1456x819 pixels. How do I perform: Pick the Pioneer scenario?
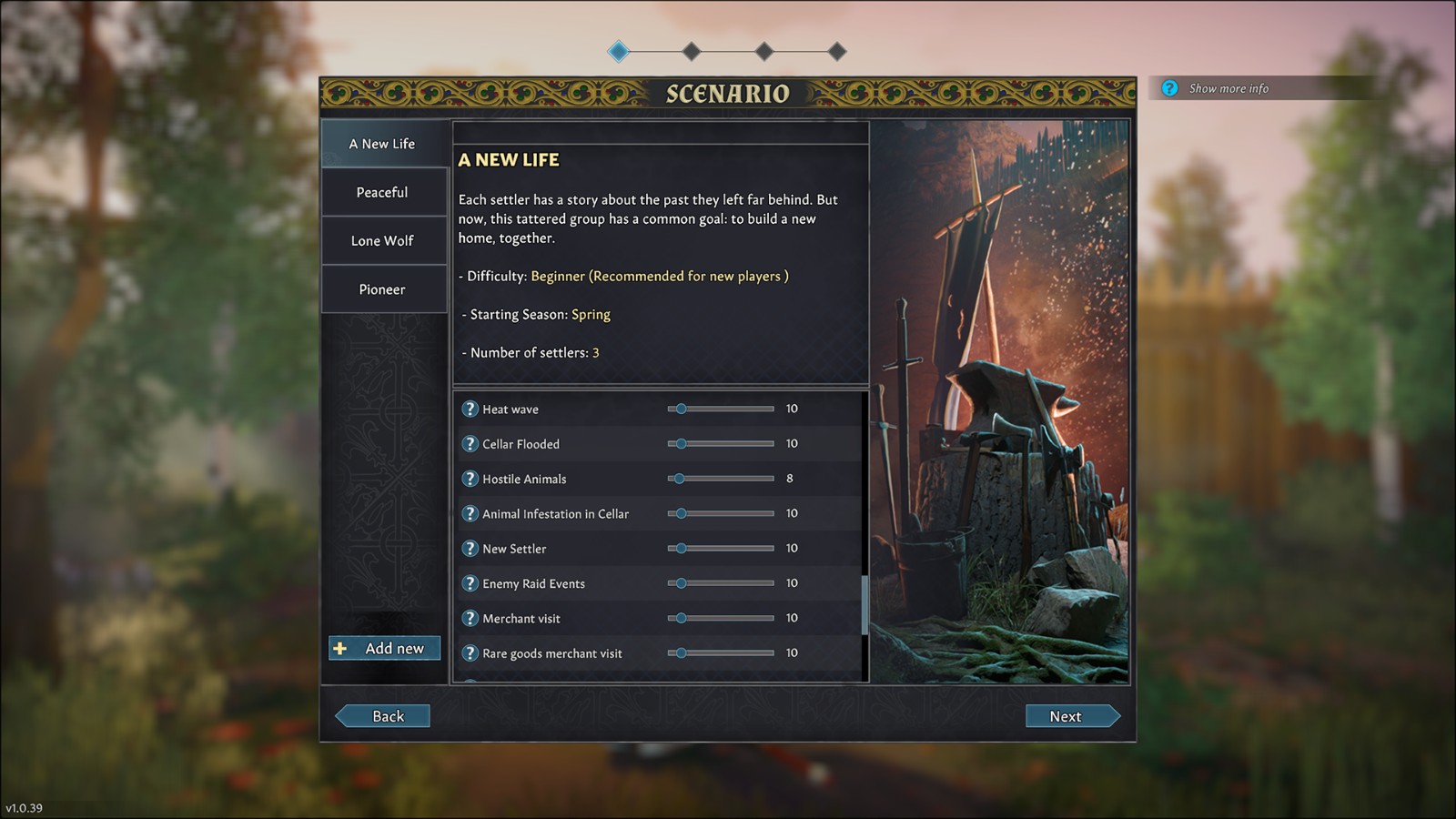pos(382,289)
